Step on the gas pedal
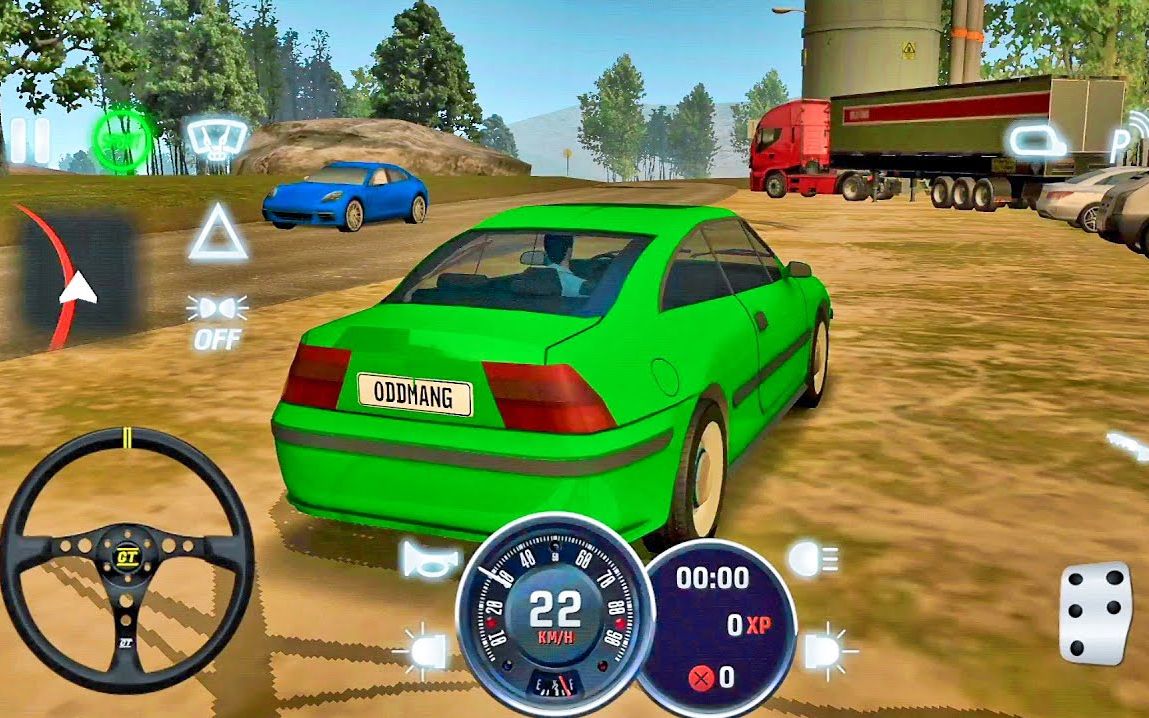The width and height of the screenshot is (1149, 718). (x=1095, y=613)
